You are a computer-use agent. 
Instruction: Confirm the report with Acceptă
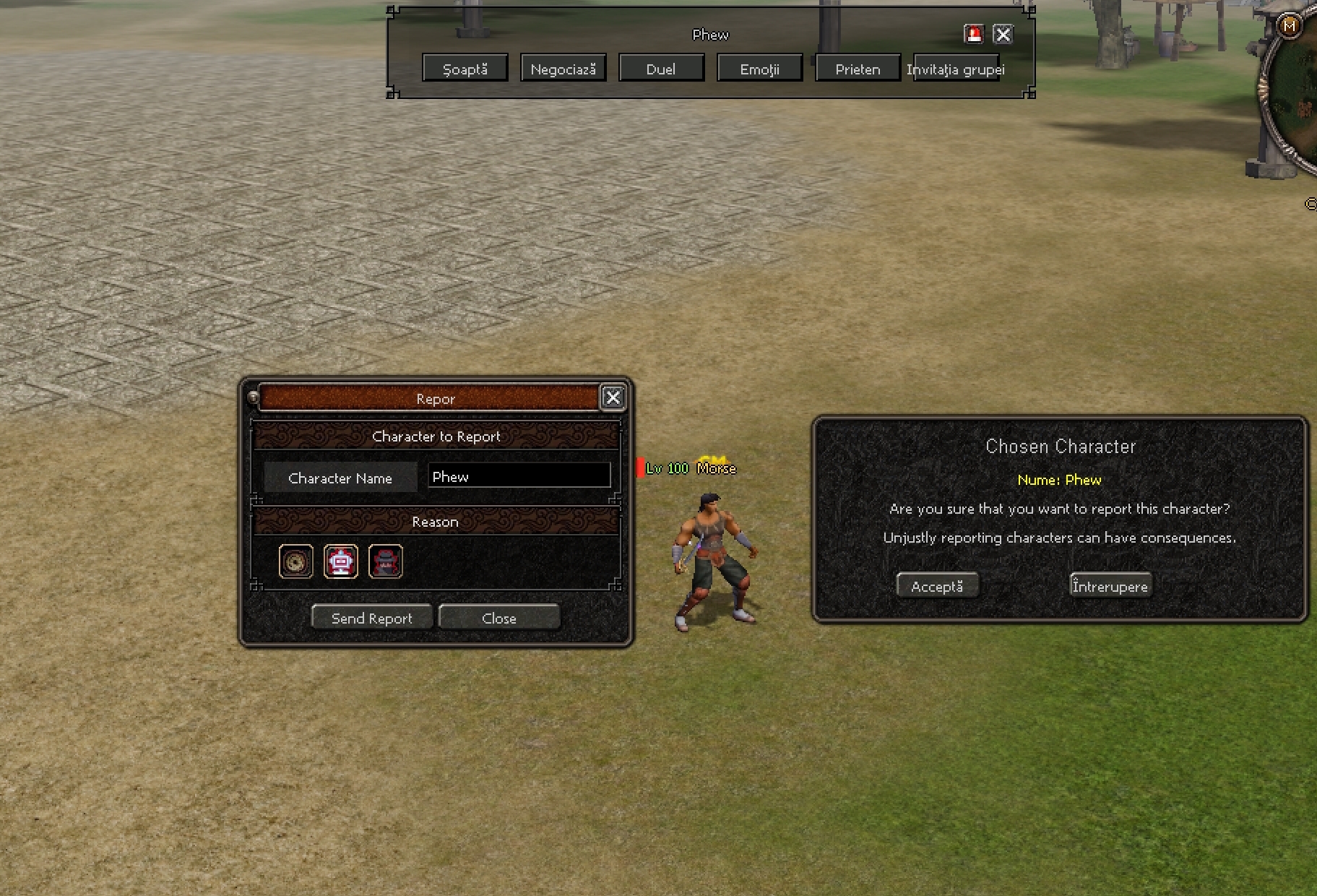pyautogui.click(x=937, y=585)
